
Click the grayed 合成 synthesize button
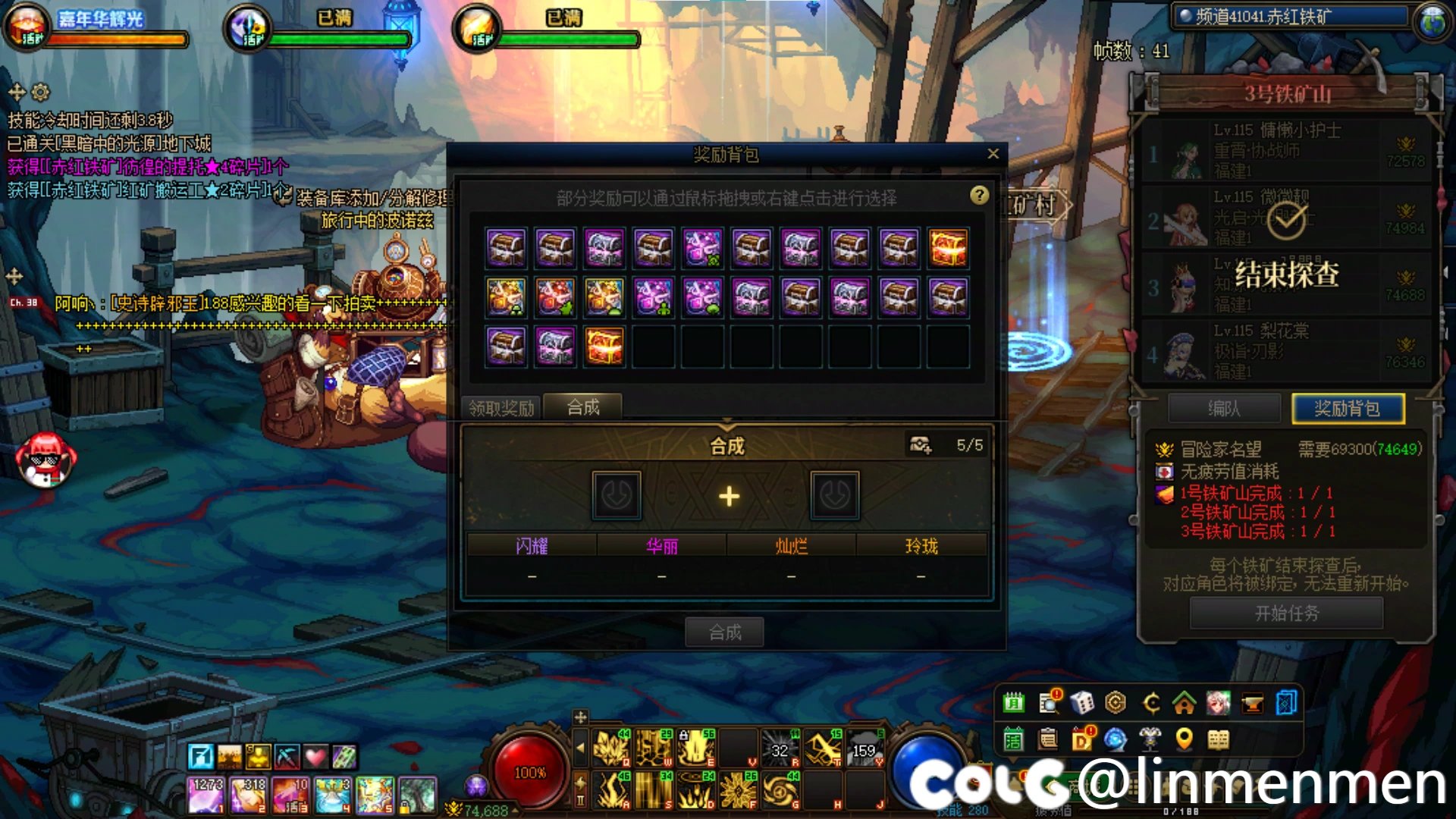coord(725,632)
